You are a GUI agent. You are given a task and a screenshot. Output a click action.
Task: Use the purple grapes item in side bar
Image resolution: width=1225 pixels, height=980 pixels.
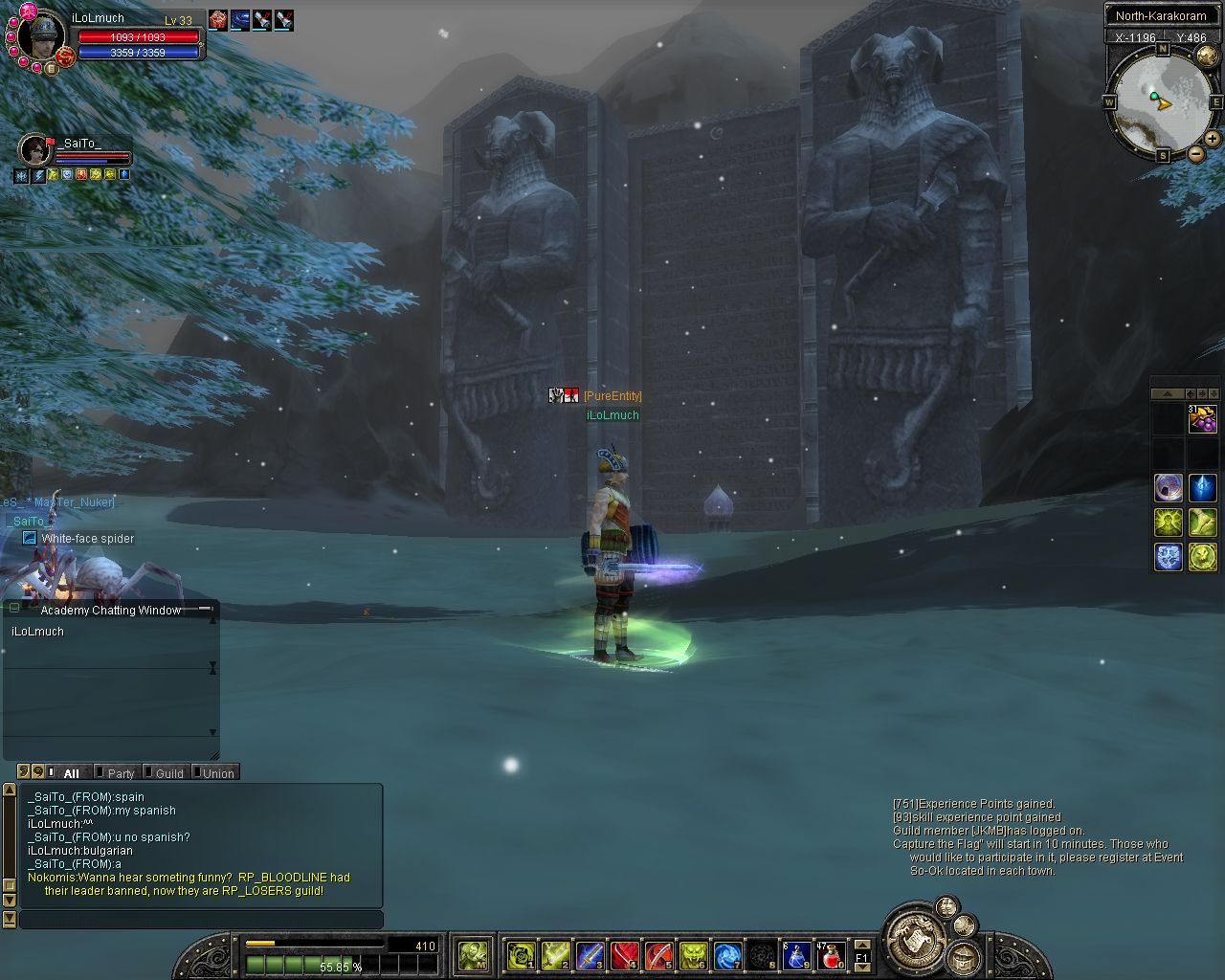click(1202, 419)
